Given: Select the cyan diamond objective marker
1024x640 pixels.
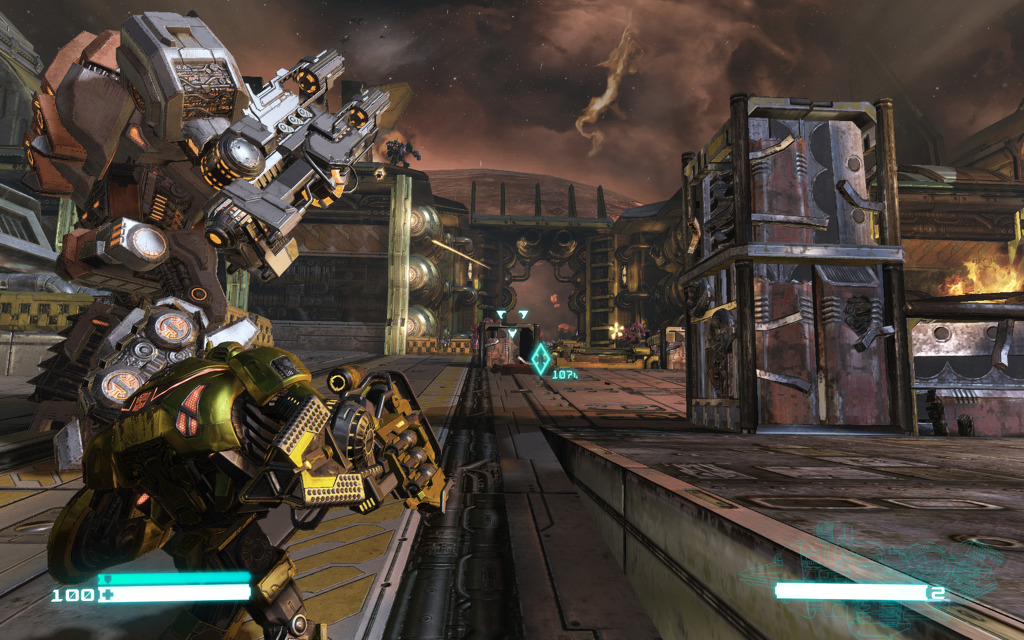Looking at the screenshot, I should point(541,359).
